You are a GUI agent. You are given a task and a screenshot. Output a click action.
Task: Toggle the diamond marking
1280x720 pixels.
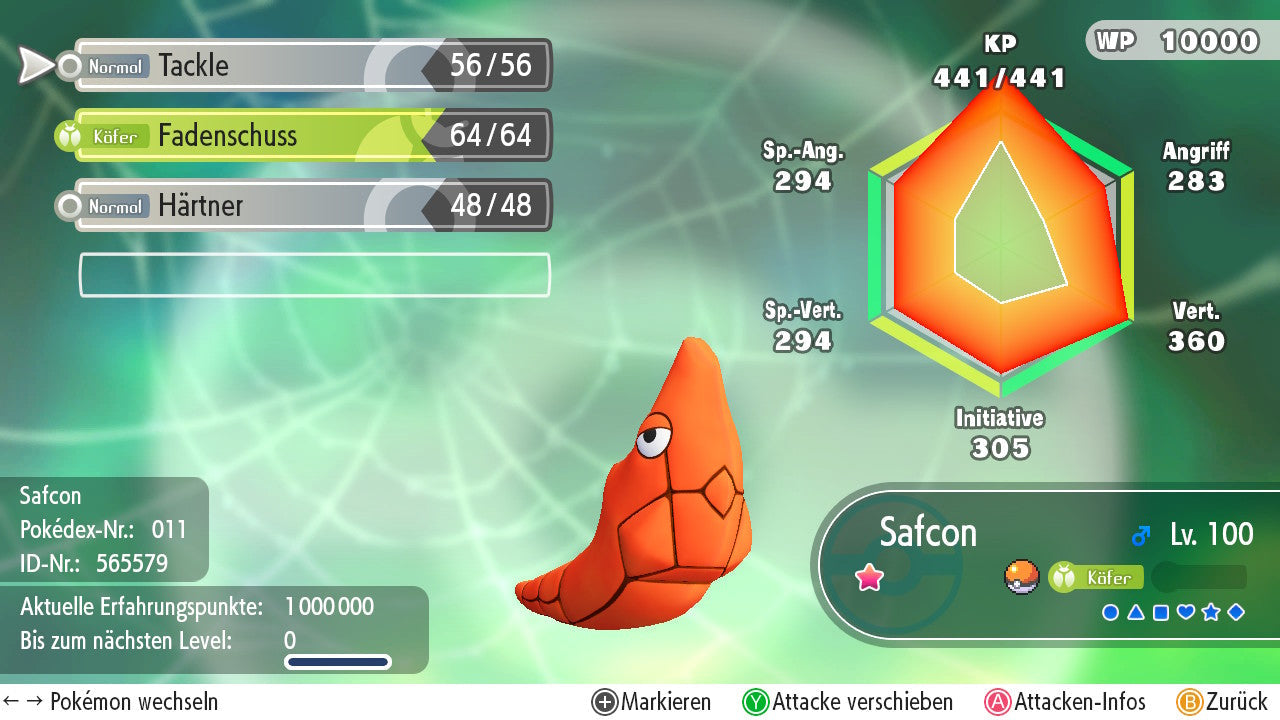tap(1236, 612)
